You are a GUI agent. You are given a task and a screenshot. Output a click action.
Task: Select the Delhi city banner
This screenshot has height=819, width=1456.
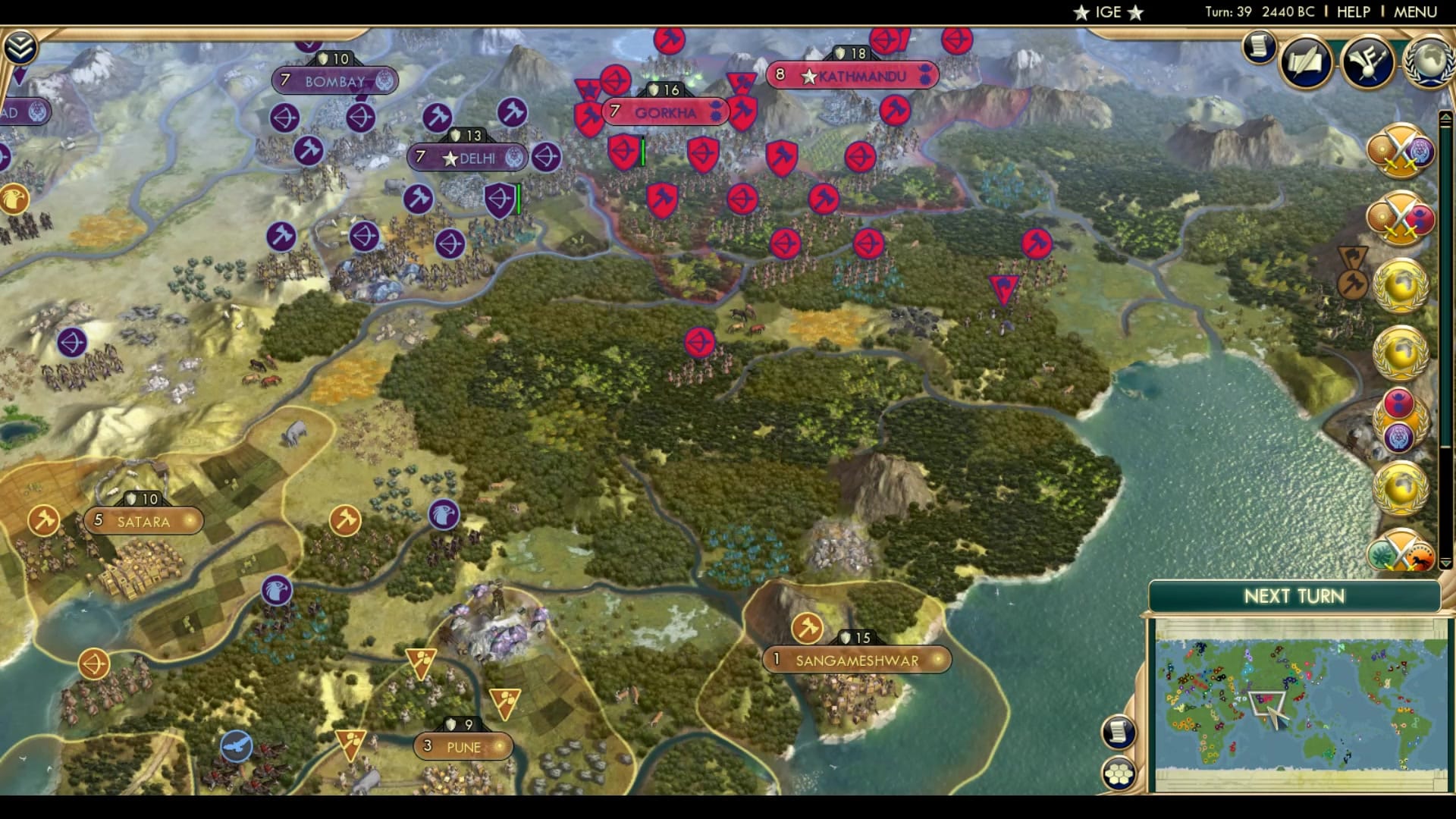click(468, 158)
